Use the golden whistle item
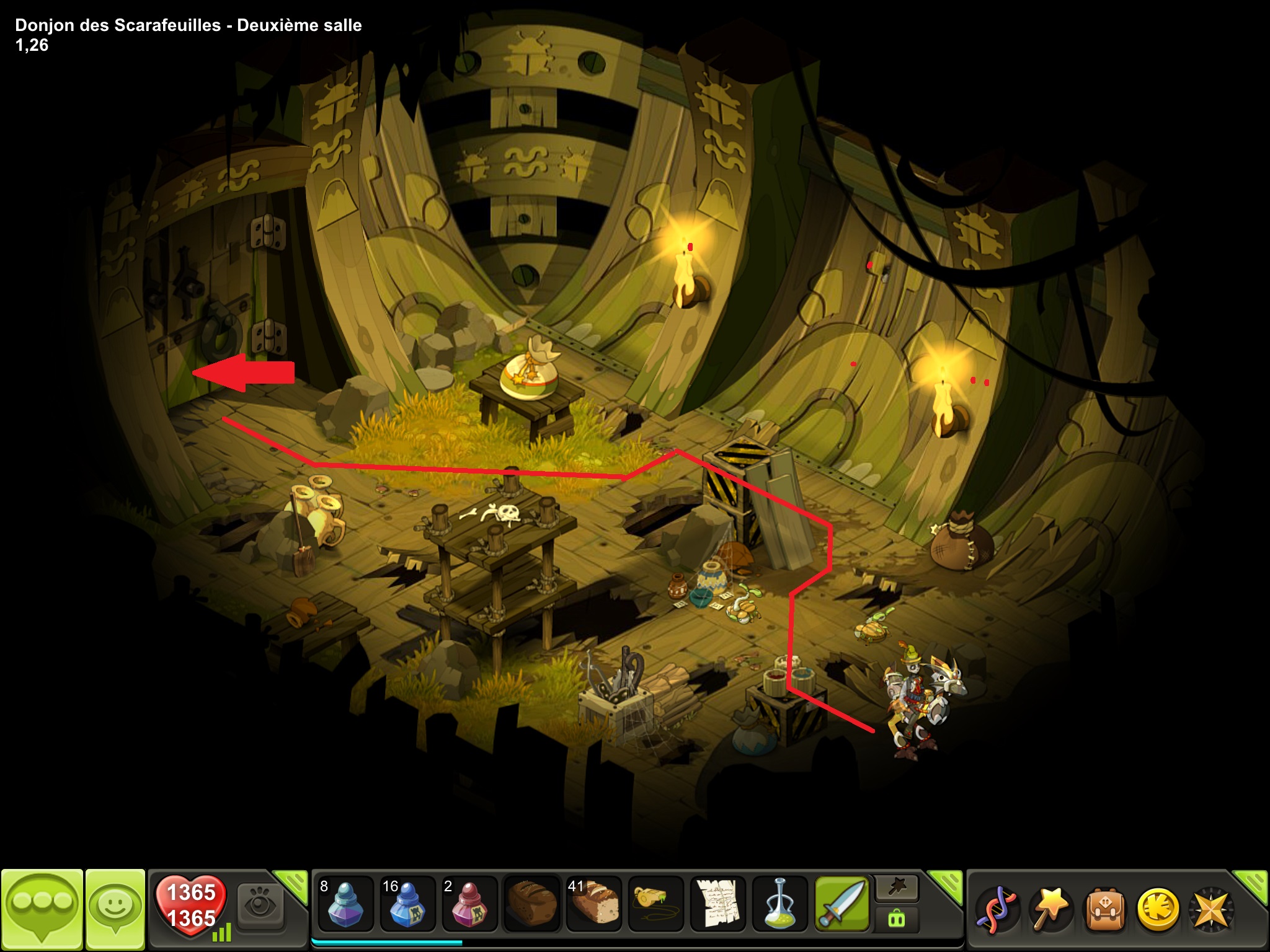Screen dimensions: 1270x952 tap(655, 904)
